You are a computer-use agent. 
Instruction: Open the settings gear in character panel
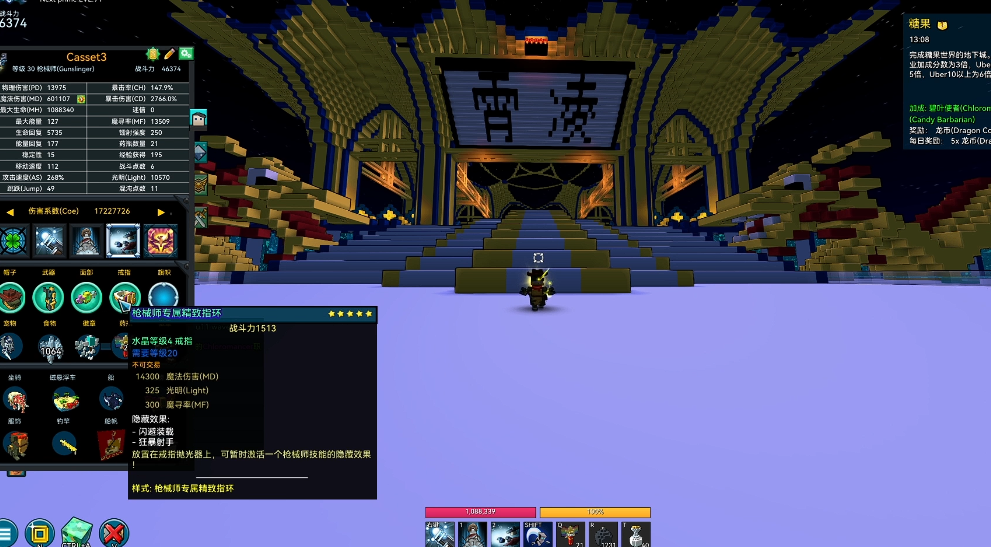click(153, 53)
